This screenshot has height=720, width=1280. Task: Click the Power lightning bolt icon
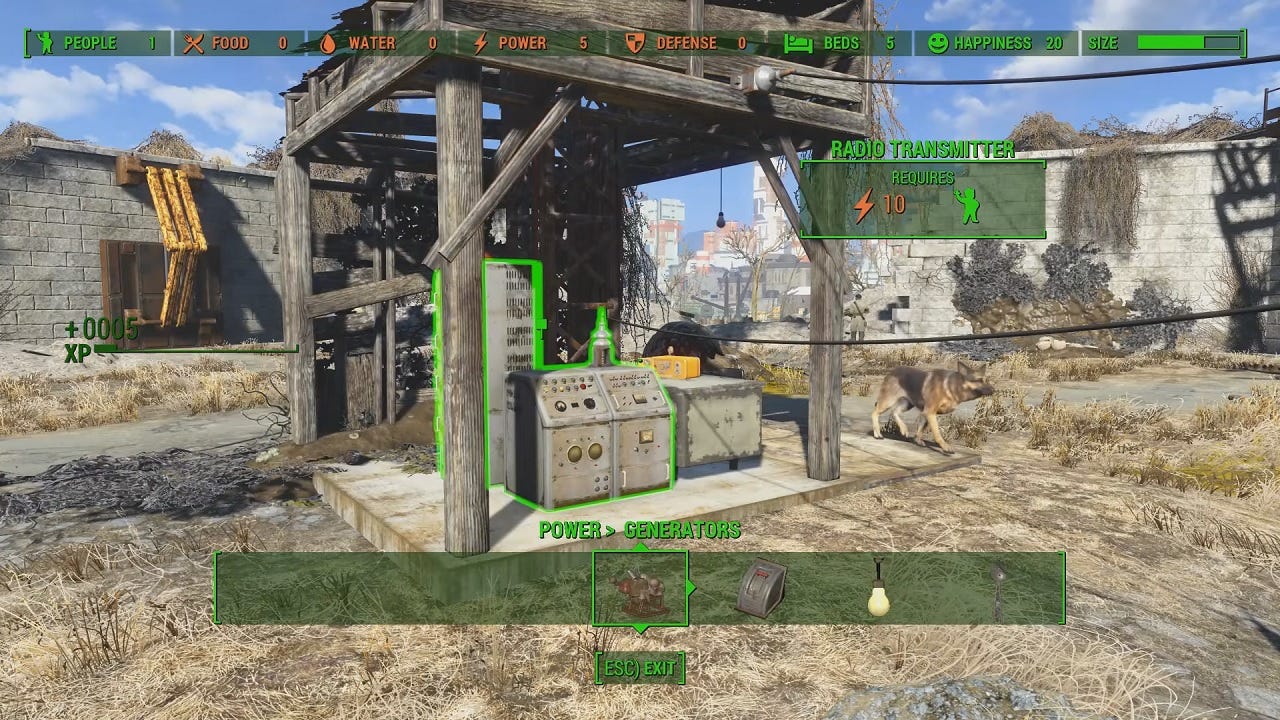pos(481,43)
